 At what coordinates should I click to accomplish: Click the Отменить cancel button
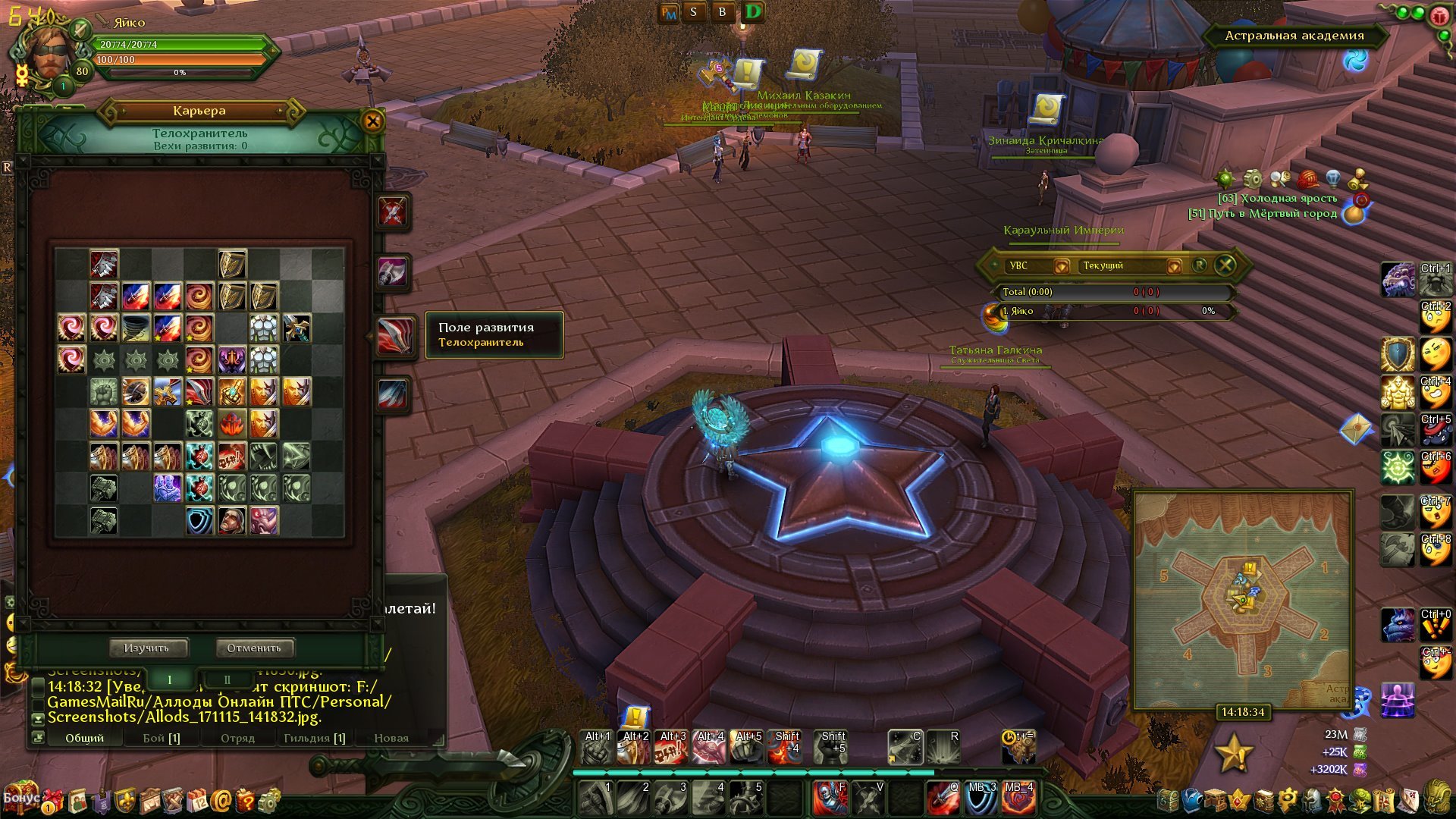(x=254, y=648)
